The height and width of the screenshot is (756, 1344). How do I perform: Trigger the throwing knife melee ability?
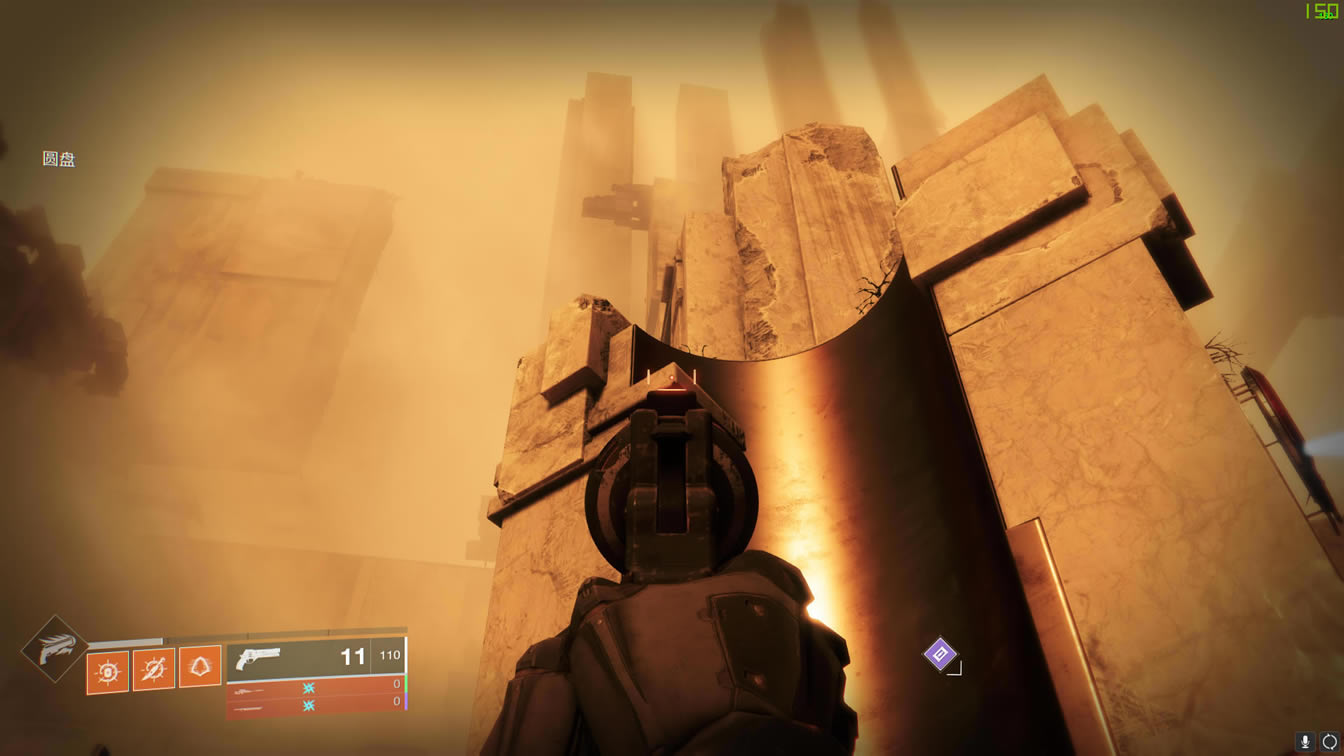click(x=154, y=669)
